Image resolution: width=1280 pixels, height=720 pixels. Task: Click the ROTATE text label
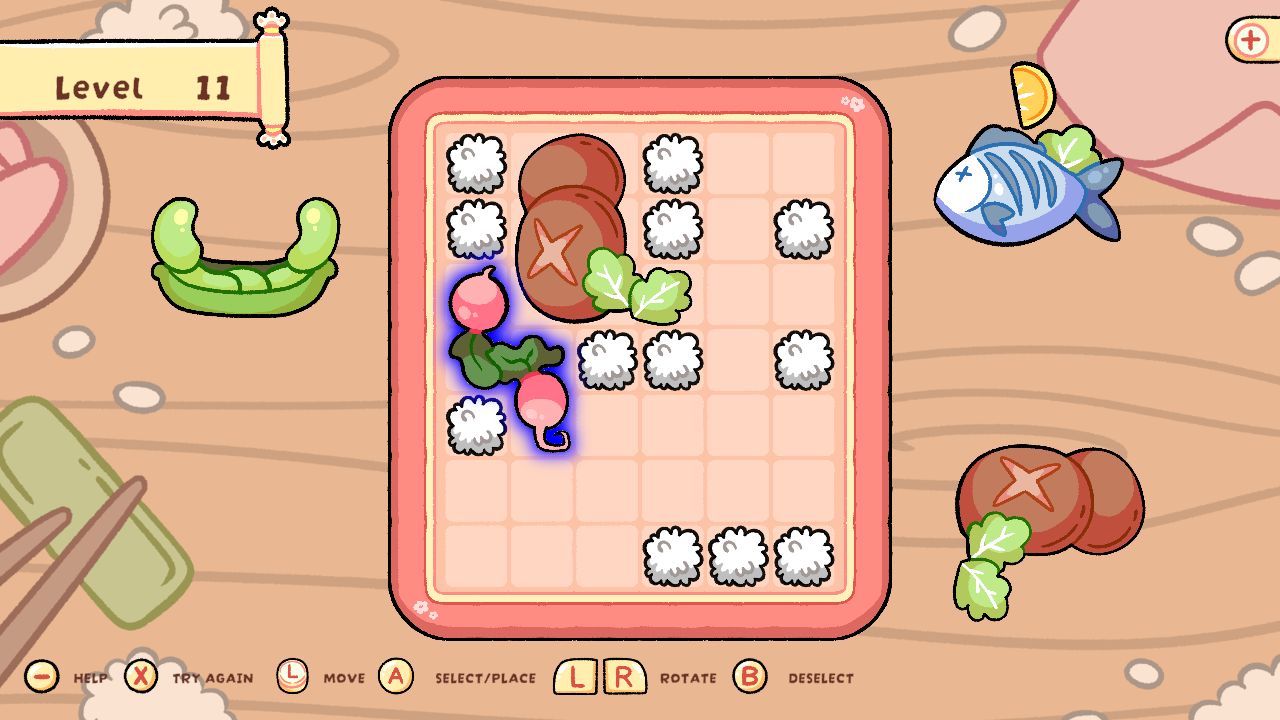690,678
